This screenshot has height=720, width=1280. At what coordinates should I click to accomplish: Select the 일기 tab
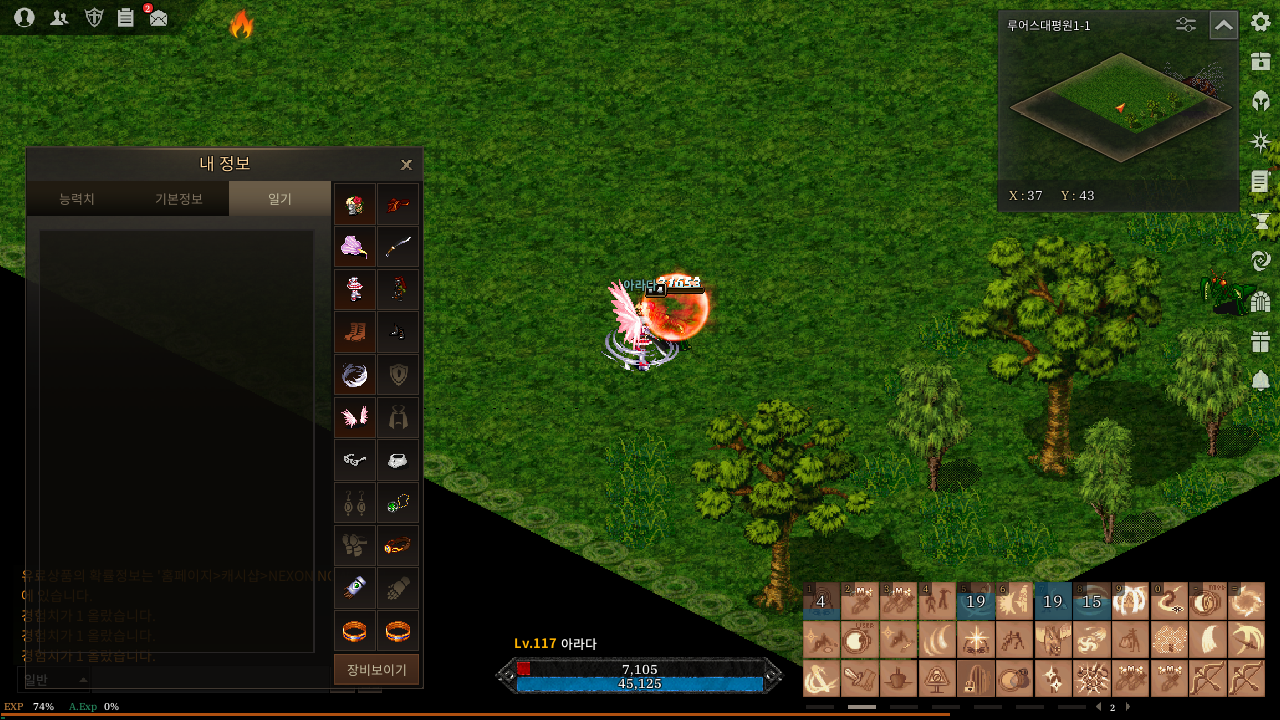(x=279, y=199)
